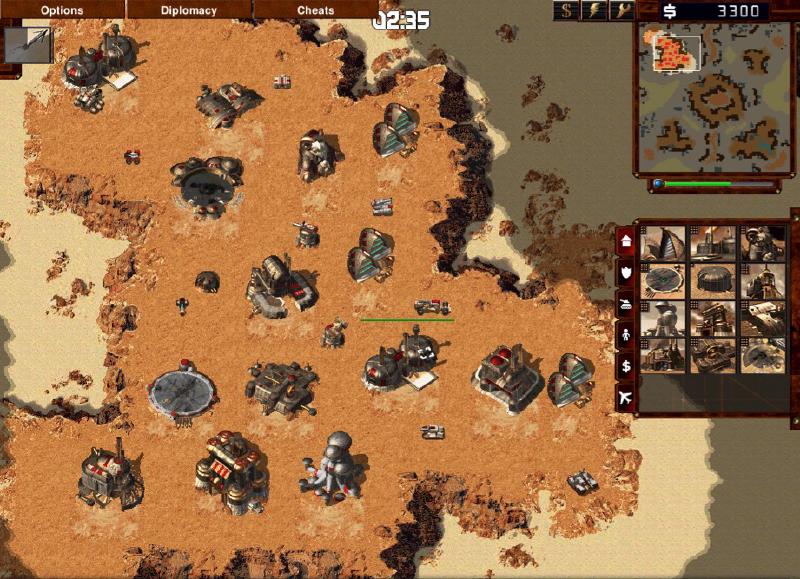
Task: Switch to the buildings tab with house icon
Action: 626,242
